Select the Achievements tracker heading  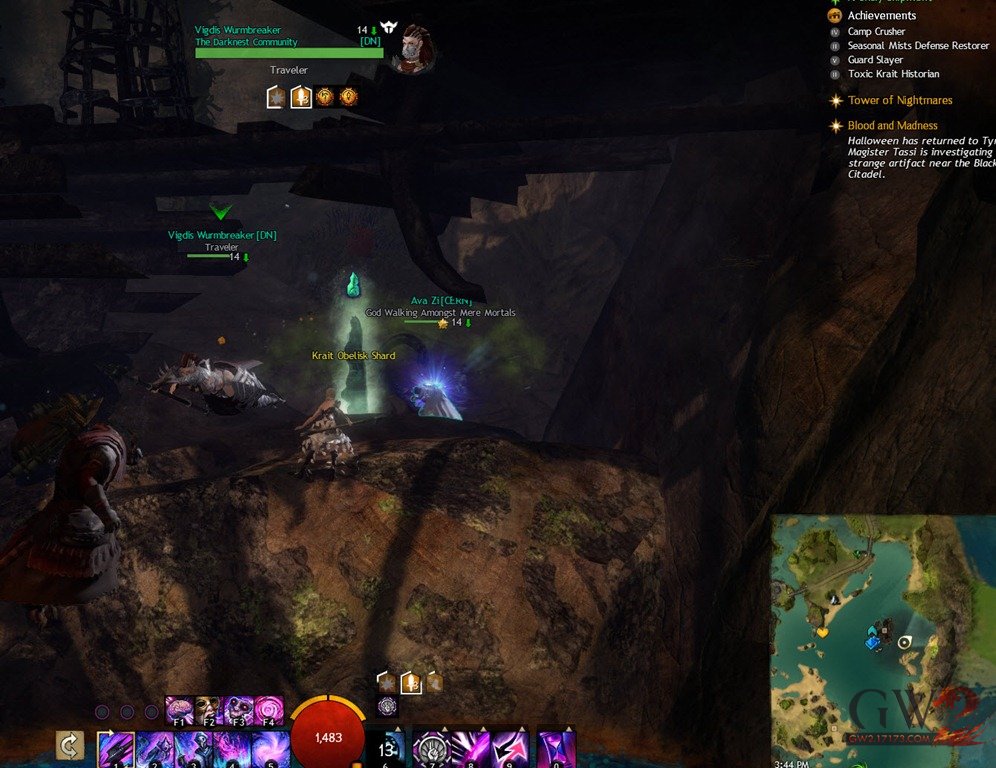click(x=881, y=16)
